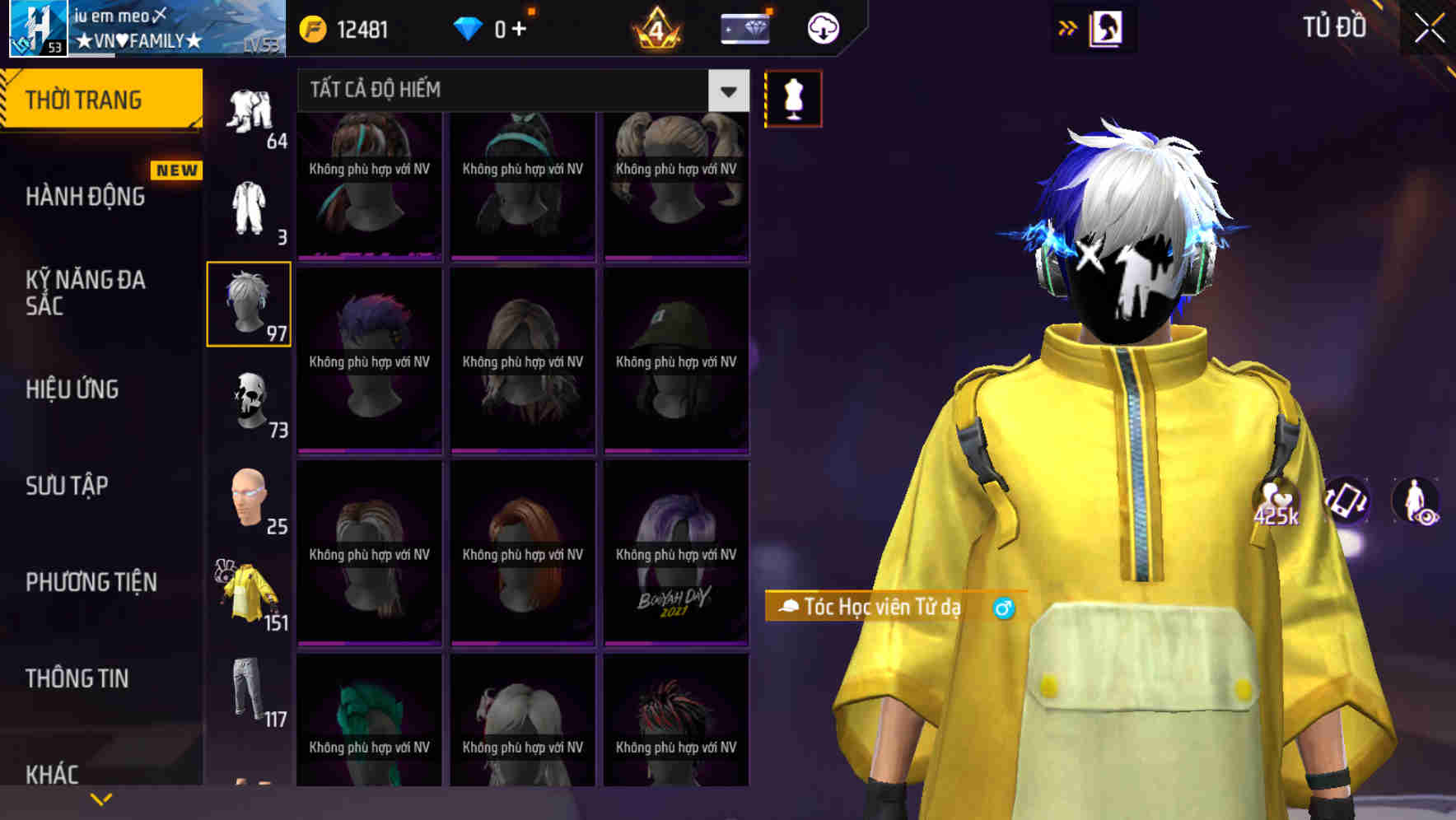Screen dimensions: 1456x820
Task: Expand the sidebar using bottom yellow chevron
Action: (101, 798)
